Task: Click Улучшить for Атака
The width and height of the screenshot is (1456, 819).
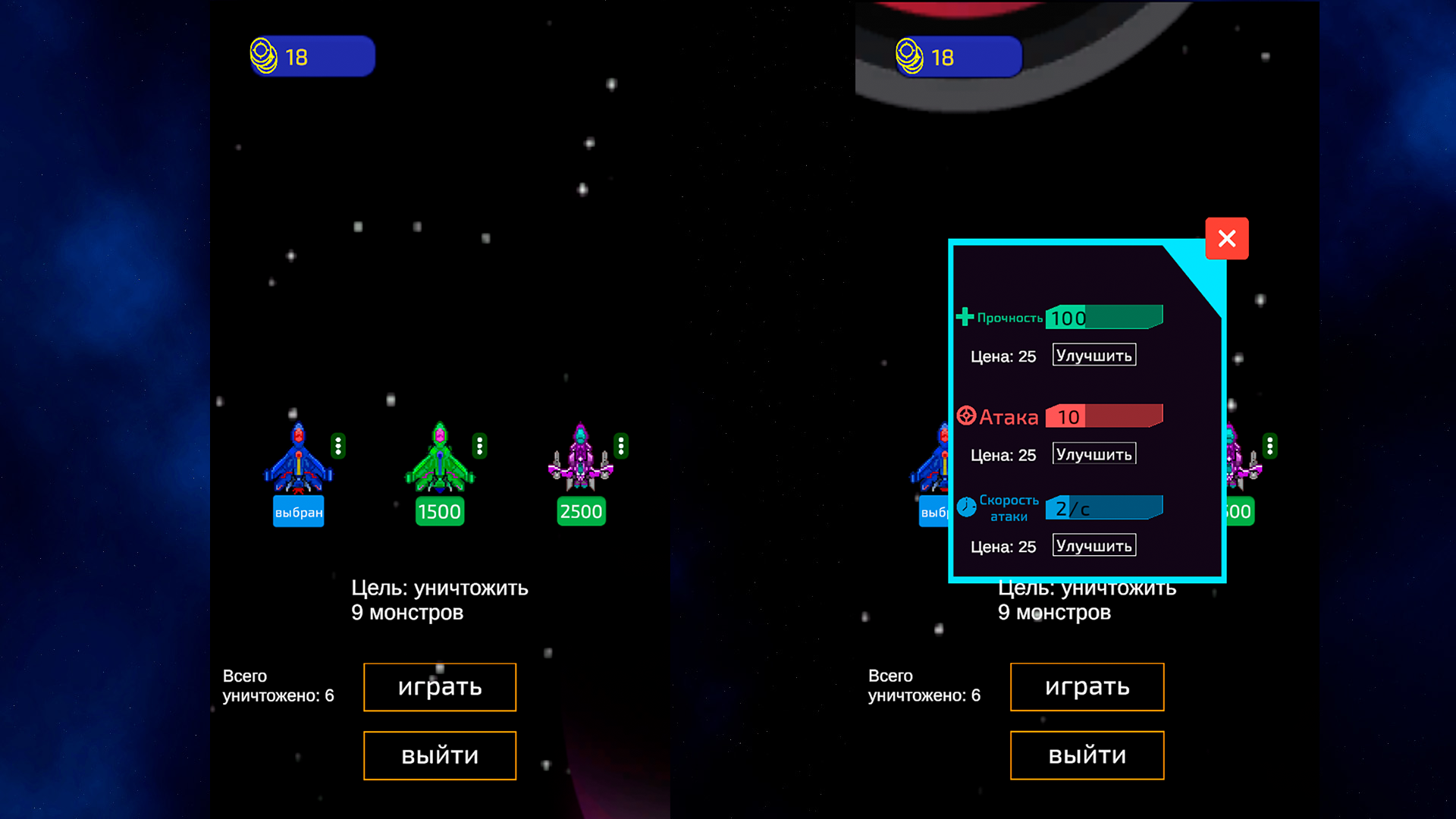Action: (x=1094, y=453)
